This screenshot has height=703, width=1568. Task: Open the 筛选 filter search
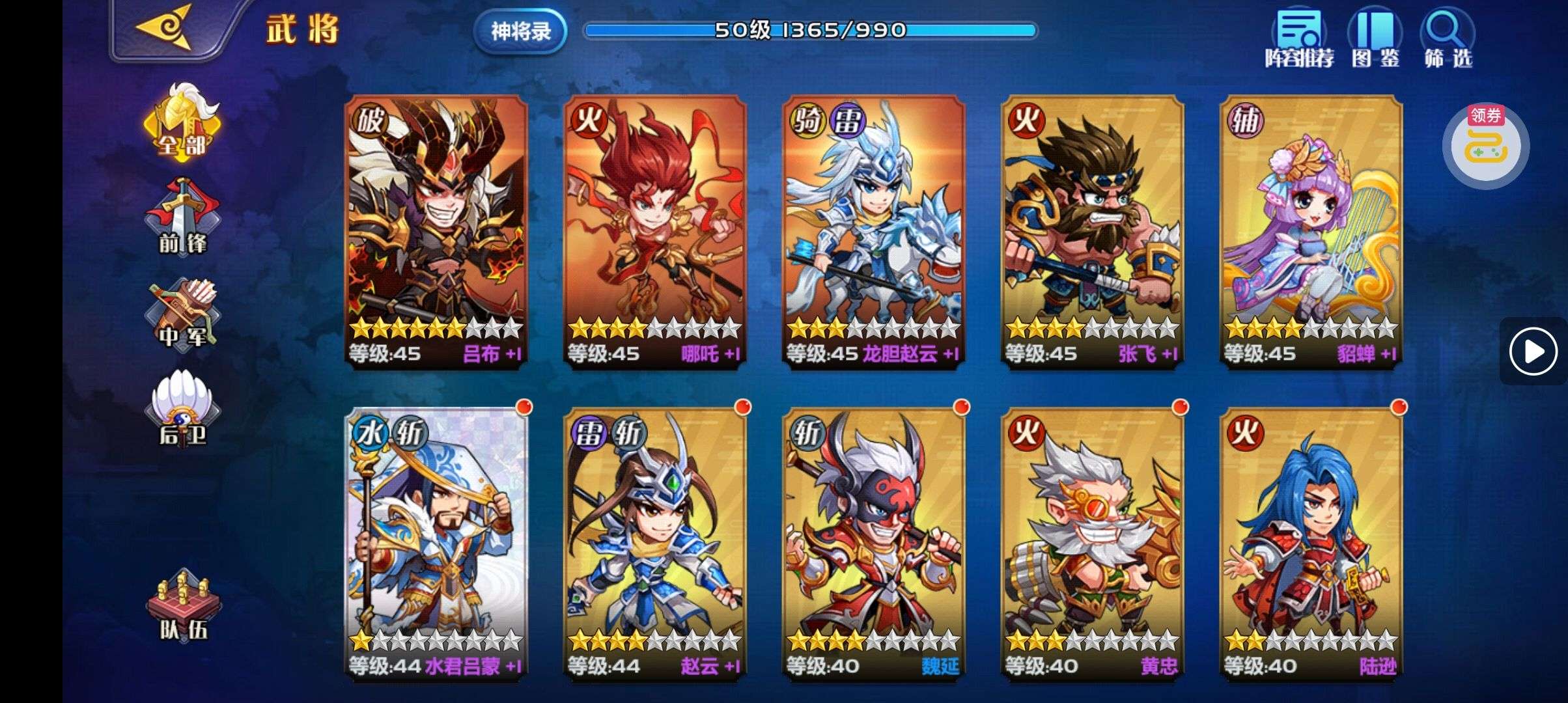coord(1448,38)
